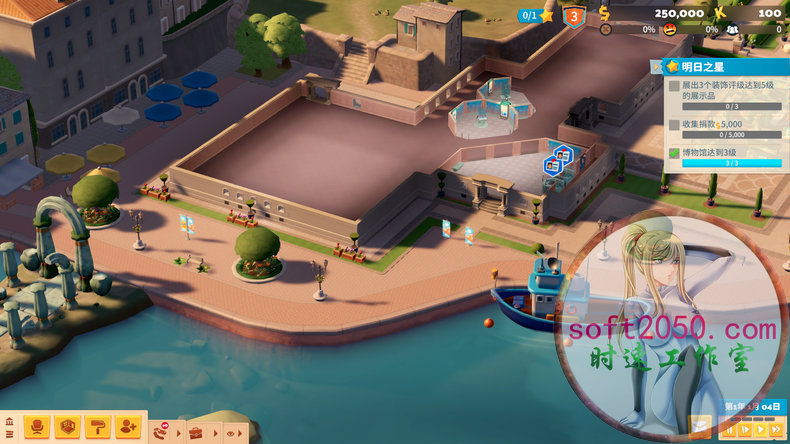Image resolution: width=790 pixels, height=444 pixels.
Task: Set game speed to normal play
Action: pos(761,430)
